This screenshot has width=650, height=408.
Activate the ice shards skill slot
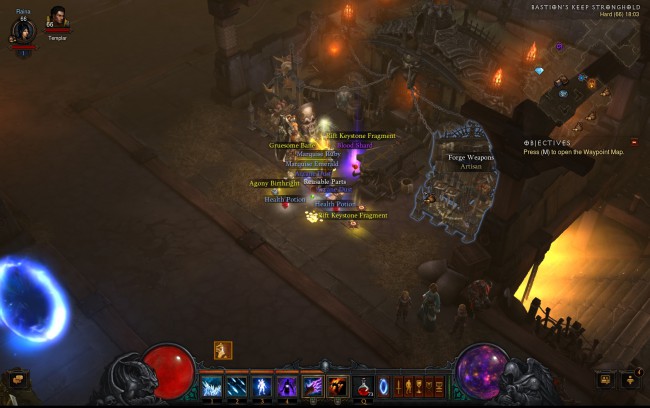click(x=212, y=385)
